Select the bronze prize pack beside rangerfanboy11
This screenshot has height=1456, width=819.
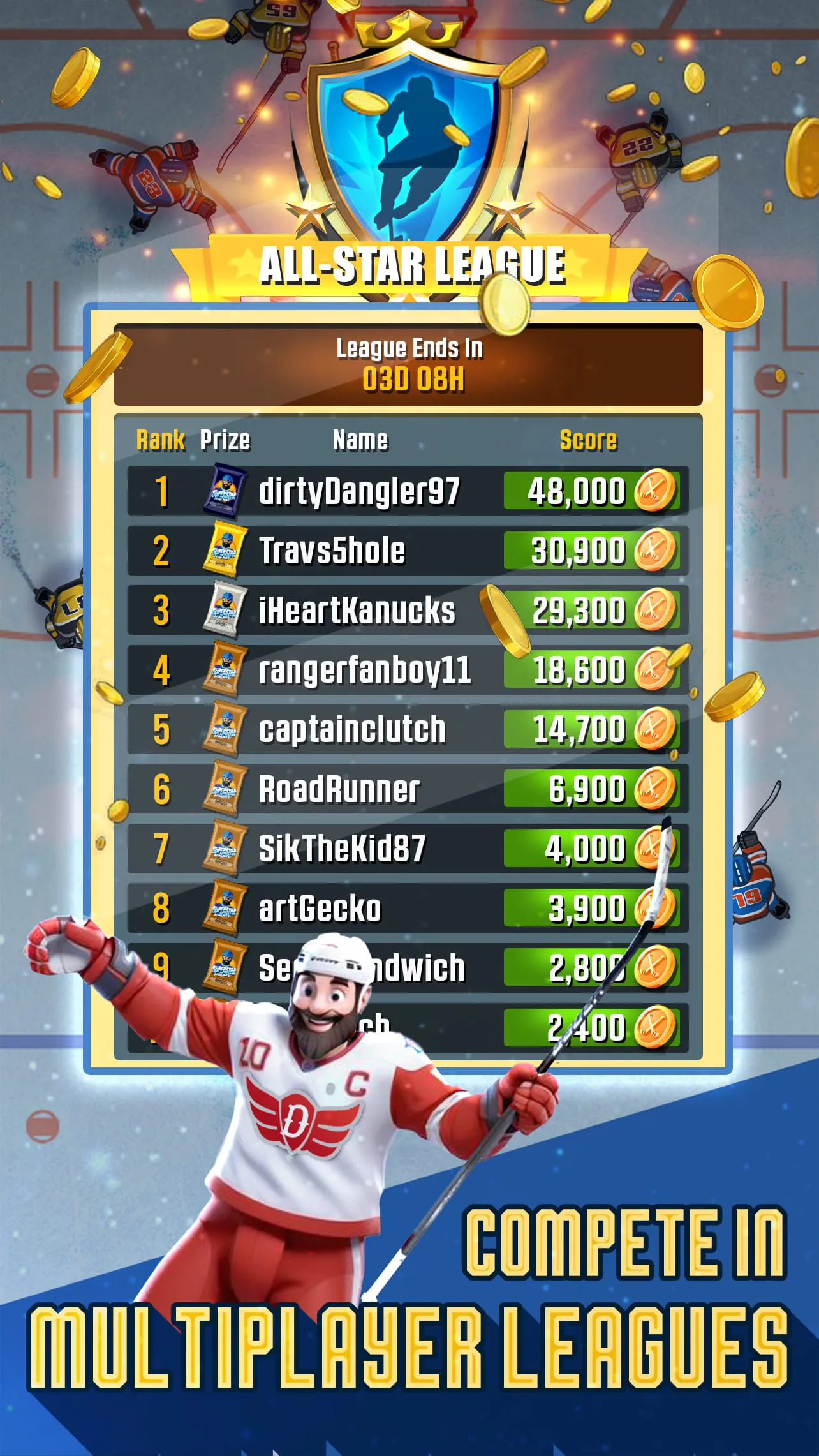[225, 667]
